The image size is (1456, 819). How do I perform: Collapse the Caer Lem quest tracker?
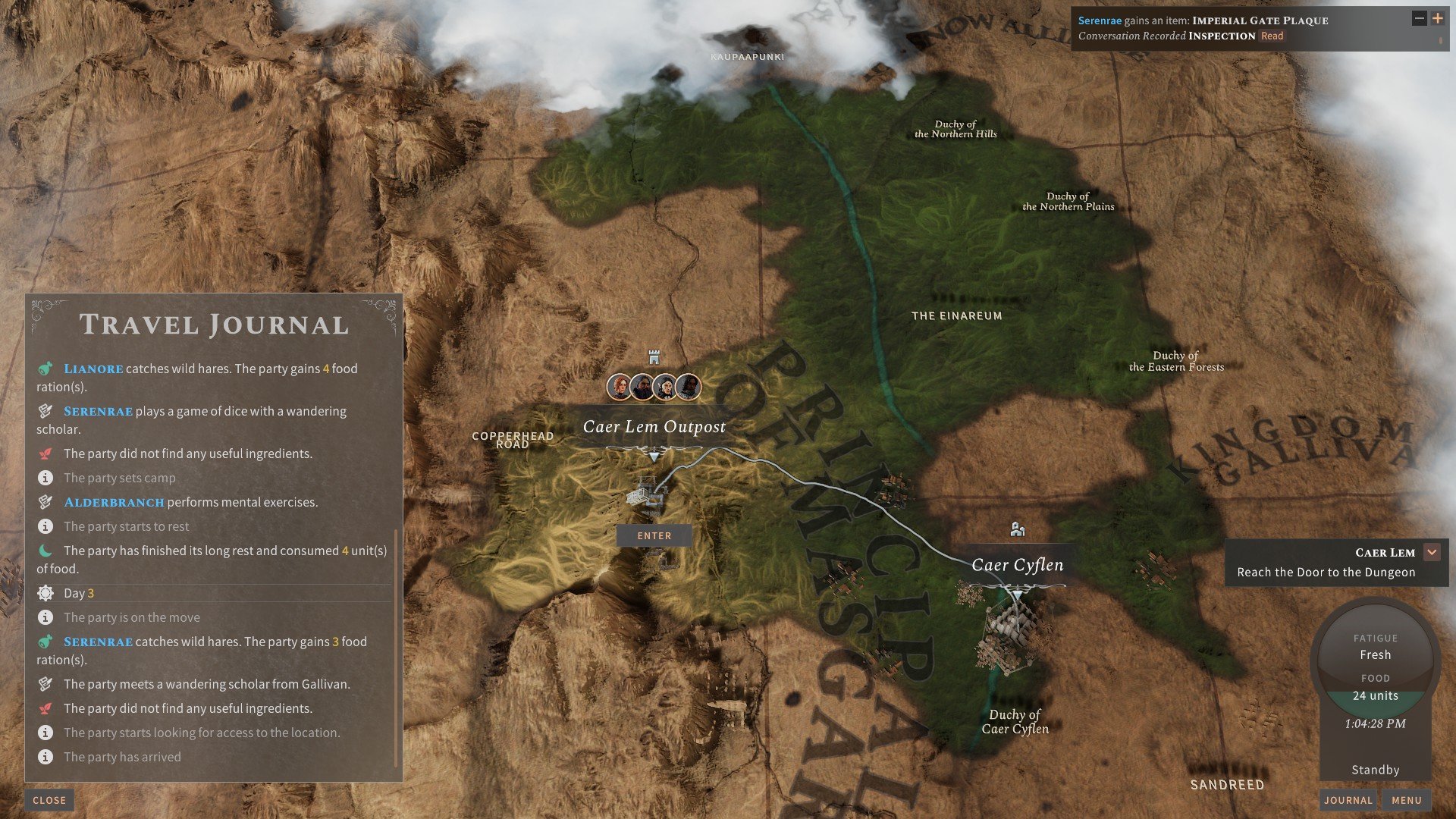(x=1432, y=552)
